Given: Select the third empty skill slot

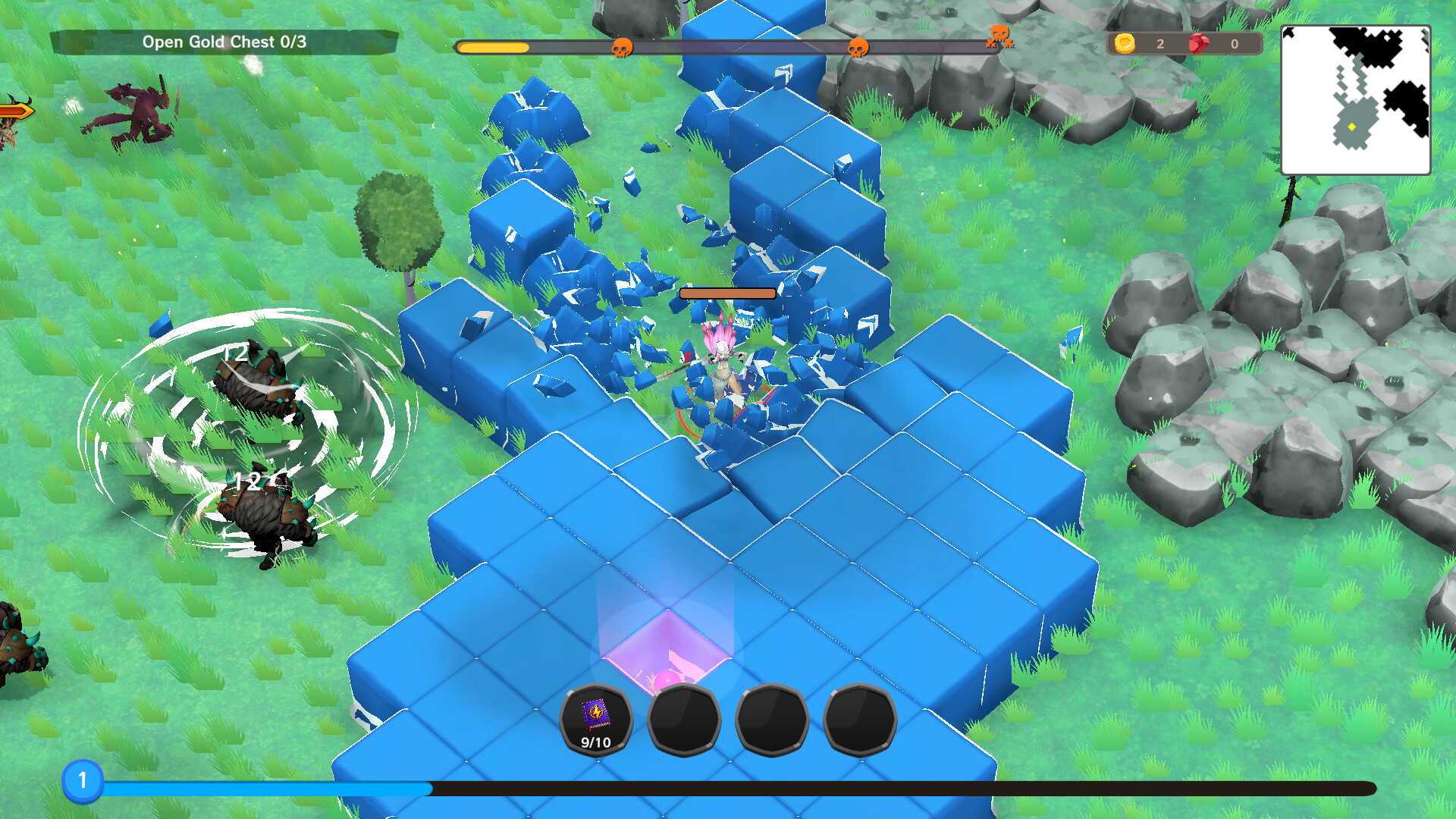Looking at the screenshot, I should tap(772, 719).
